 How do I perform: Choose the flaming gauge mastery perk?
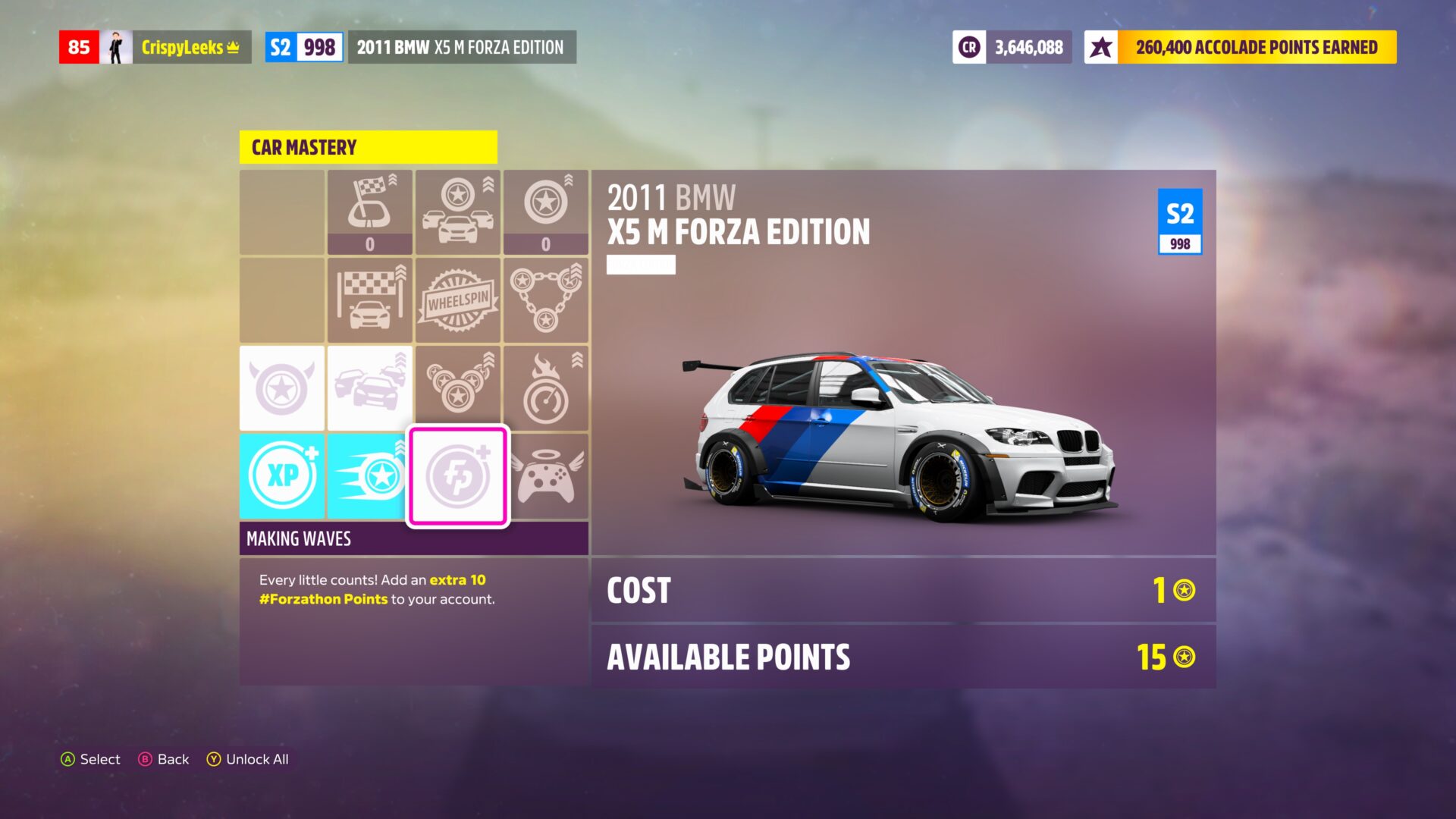pyautogui.click(x=546, y=388)
